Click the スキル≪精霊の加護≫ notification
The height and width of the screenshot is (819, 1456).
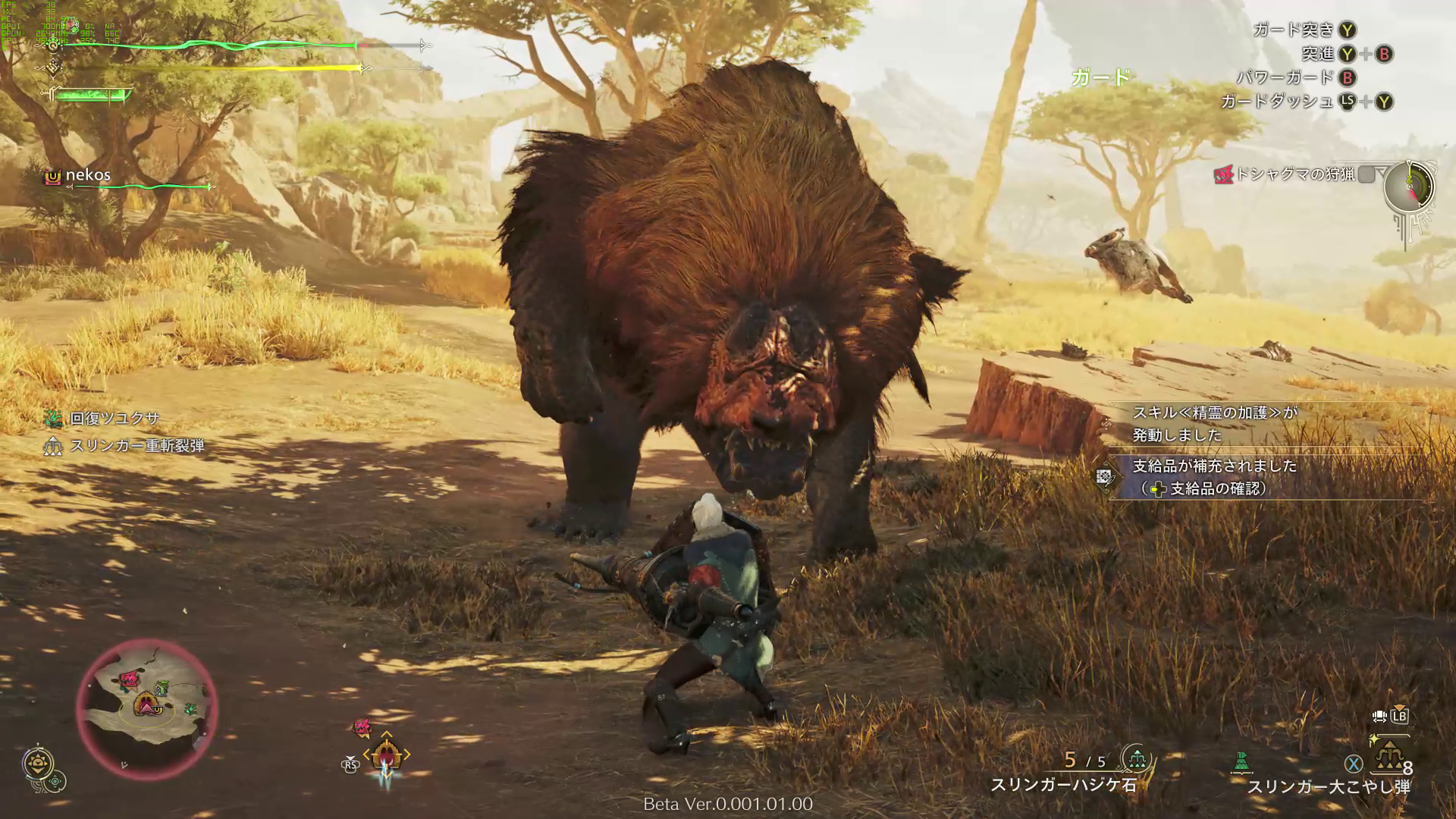(x=1214, y=424)
